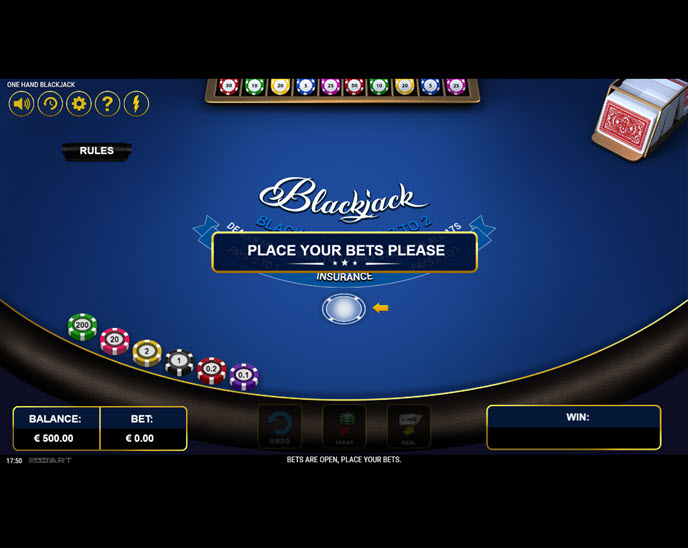Place a bet on the betting circle
This screenshot has width=688, height=548.
tap(343, 309)
